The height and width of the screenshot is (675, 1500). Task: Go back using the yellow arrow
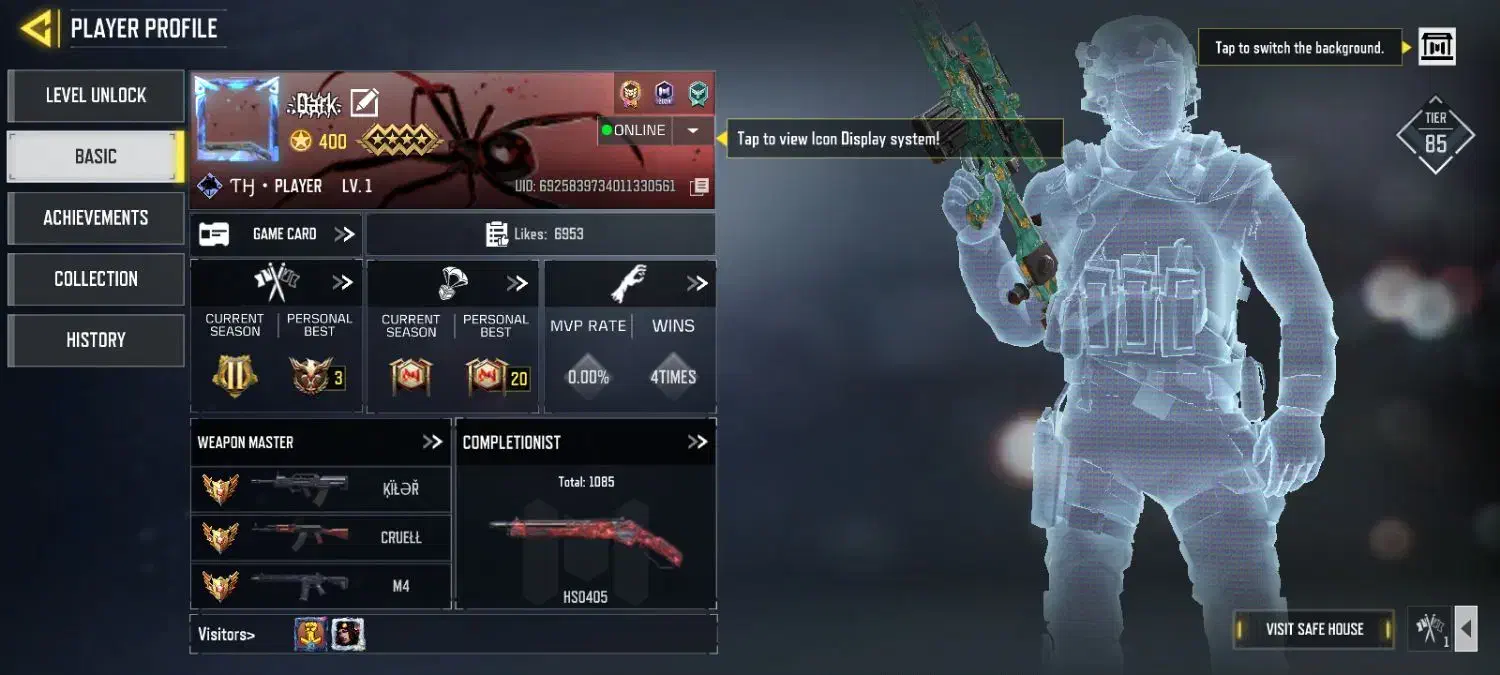click(x=36, y=28)
